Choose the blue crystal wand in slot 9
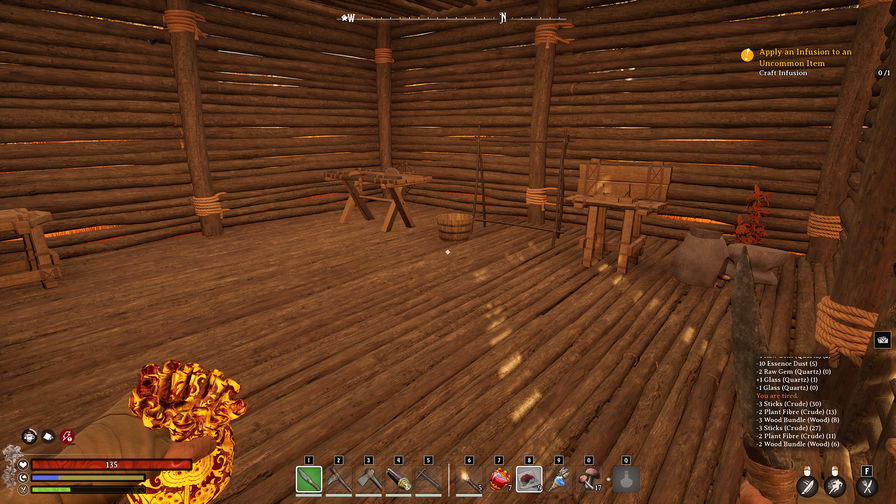 pyautogui.click(x=560, y=480)
